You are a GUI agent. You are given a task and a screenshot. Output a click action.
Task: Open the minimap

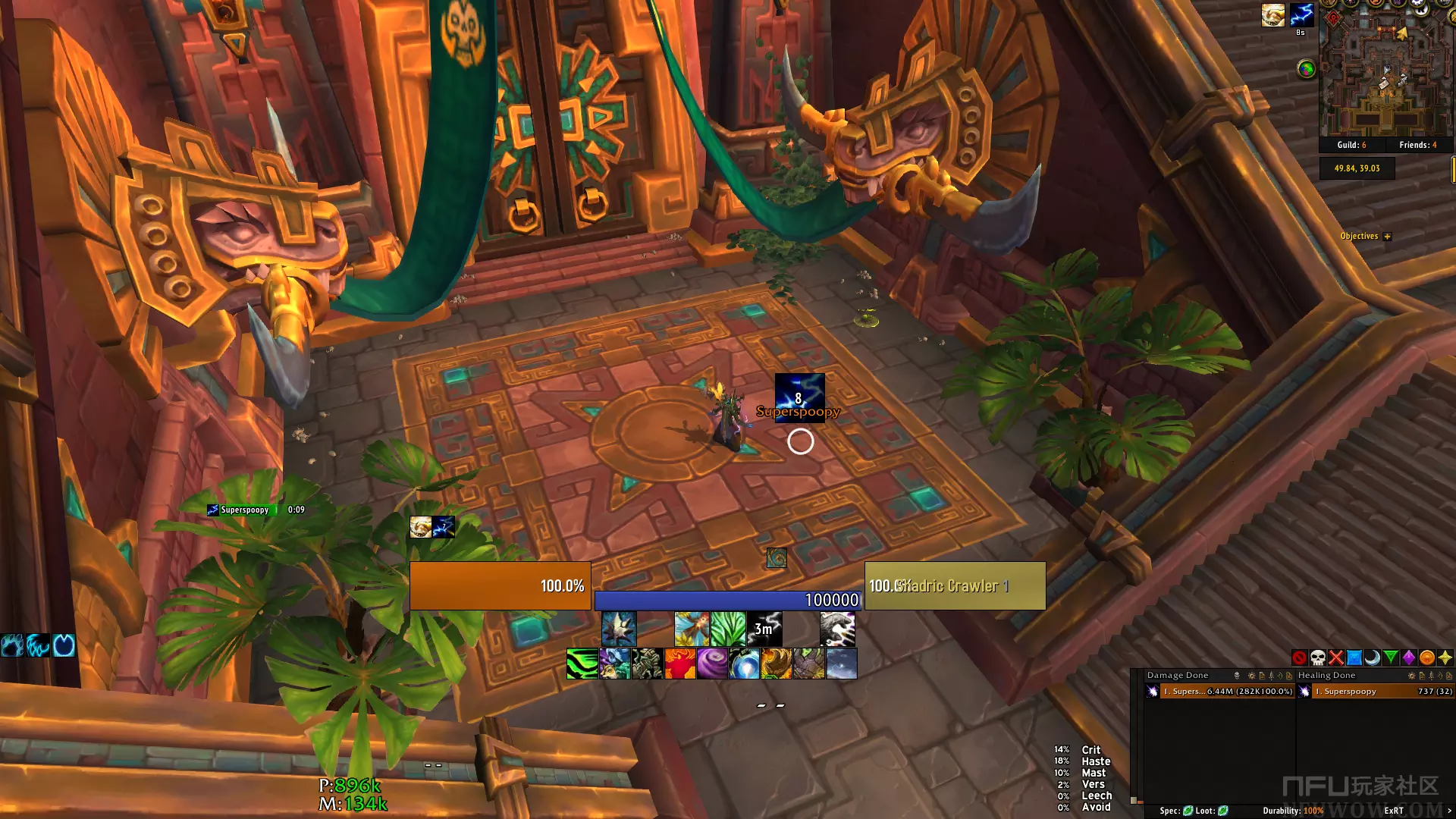(1385, 72)
